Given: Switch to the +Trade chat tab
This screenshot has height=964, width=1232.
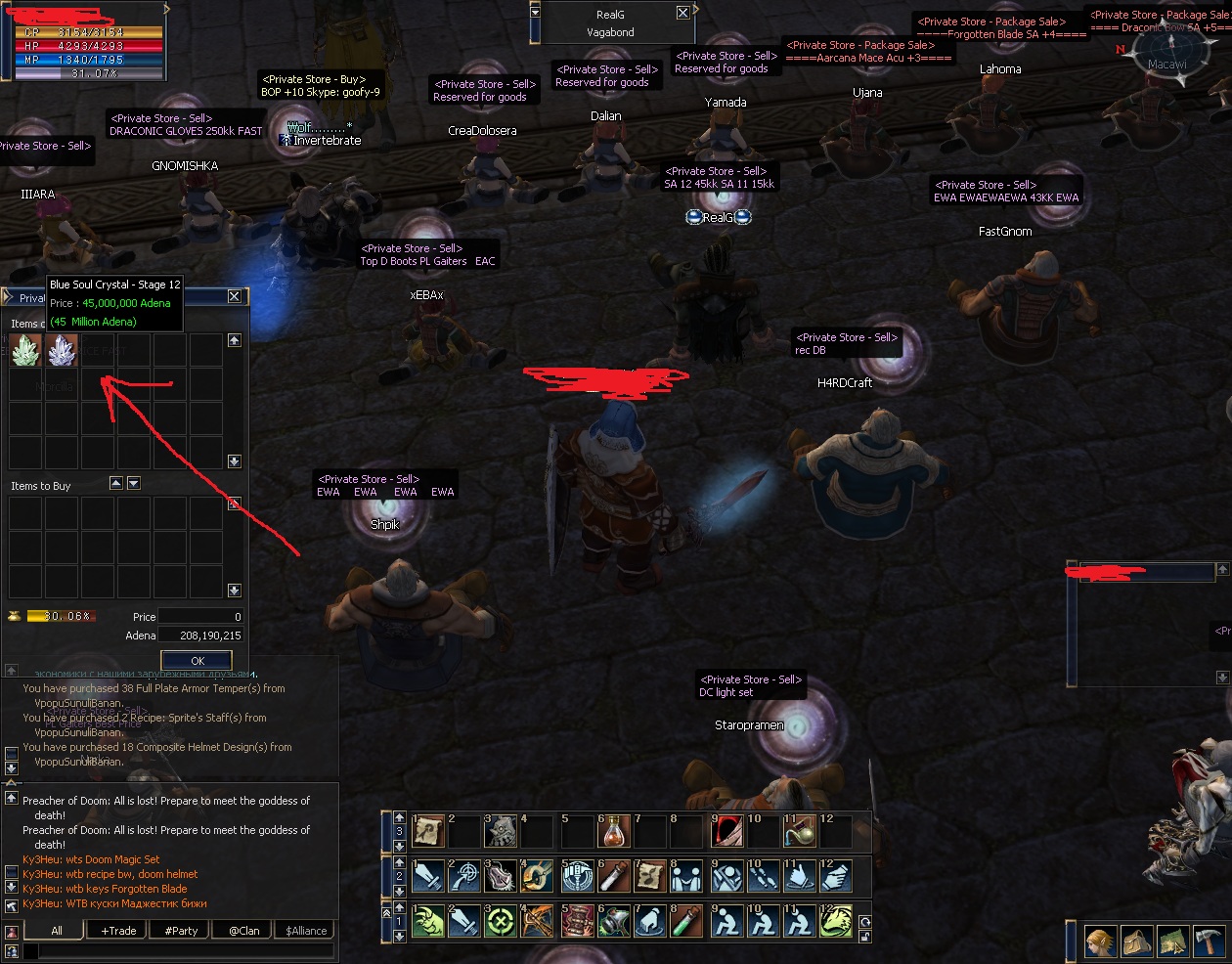Looking at the screenshot, I should [x=119, y=931].
